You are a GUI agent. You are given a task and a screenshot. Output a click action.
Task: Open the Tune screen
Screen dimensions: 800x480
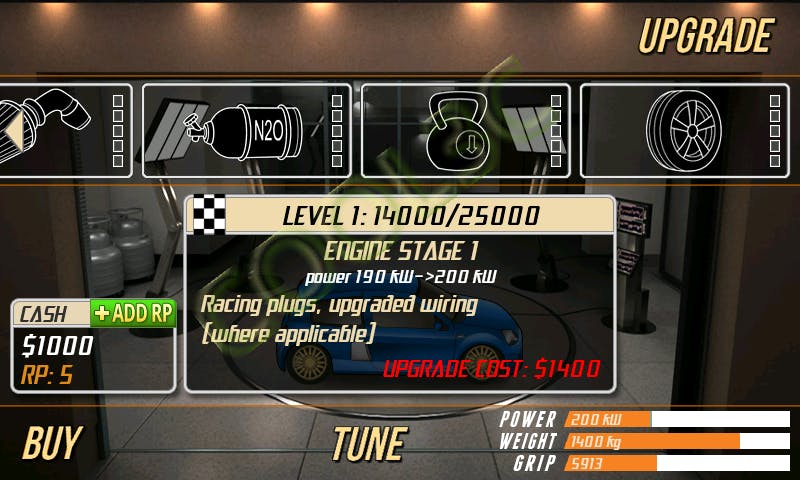coord(368,443)
